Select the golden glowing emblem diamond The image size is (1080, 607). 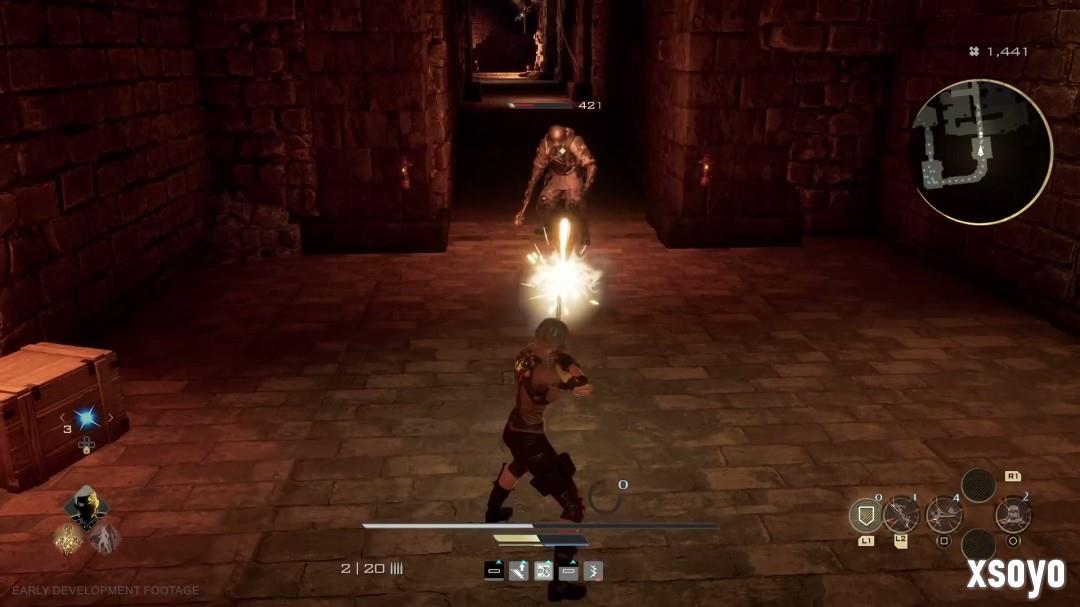[x=69, y=540]
